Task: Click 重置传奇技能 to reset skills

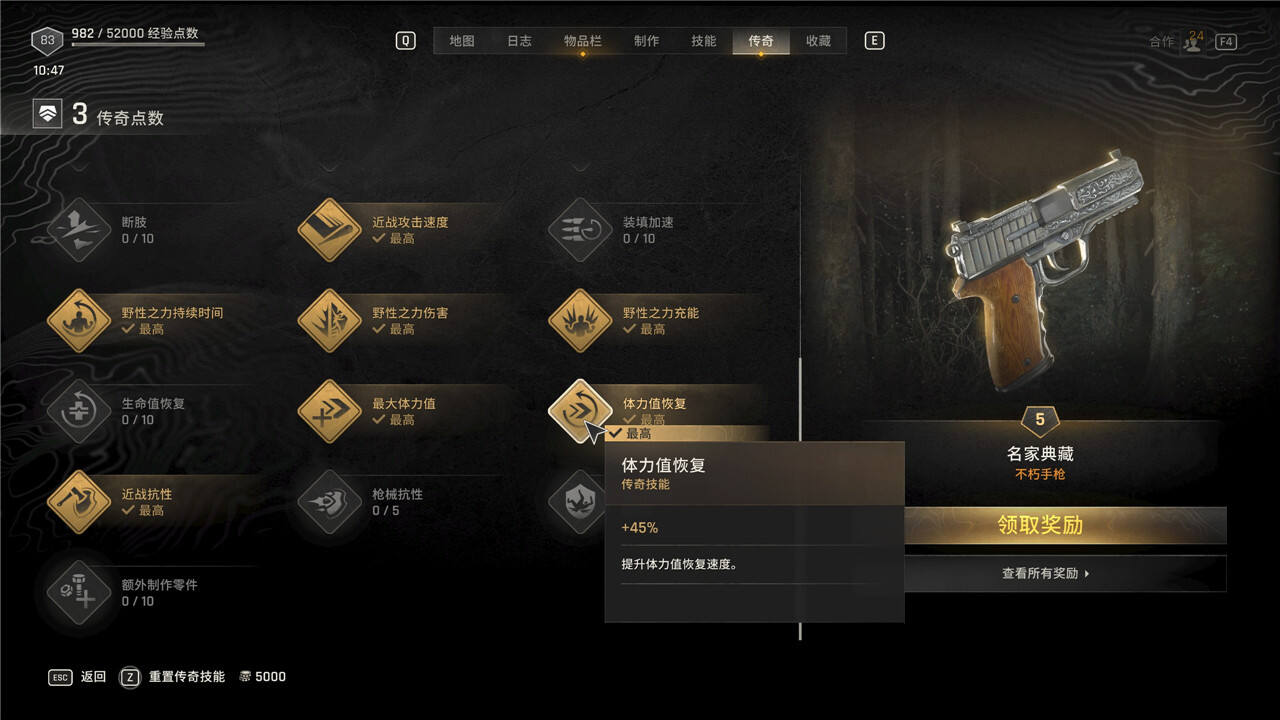Action: pos(185,677)
